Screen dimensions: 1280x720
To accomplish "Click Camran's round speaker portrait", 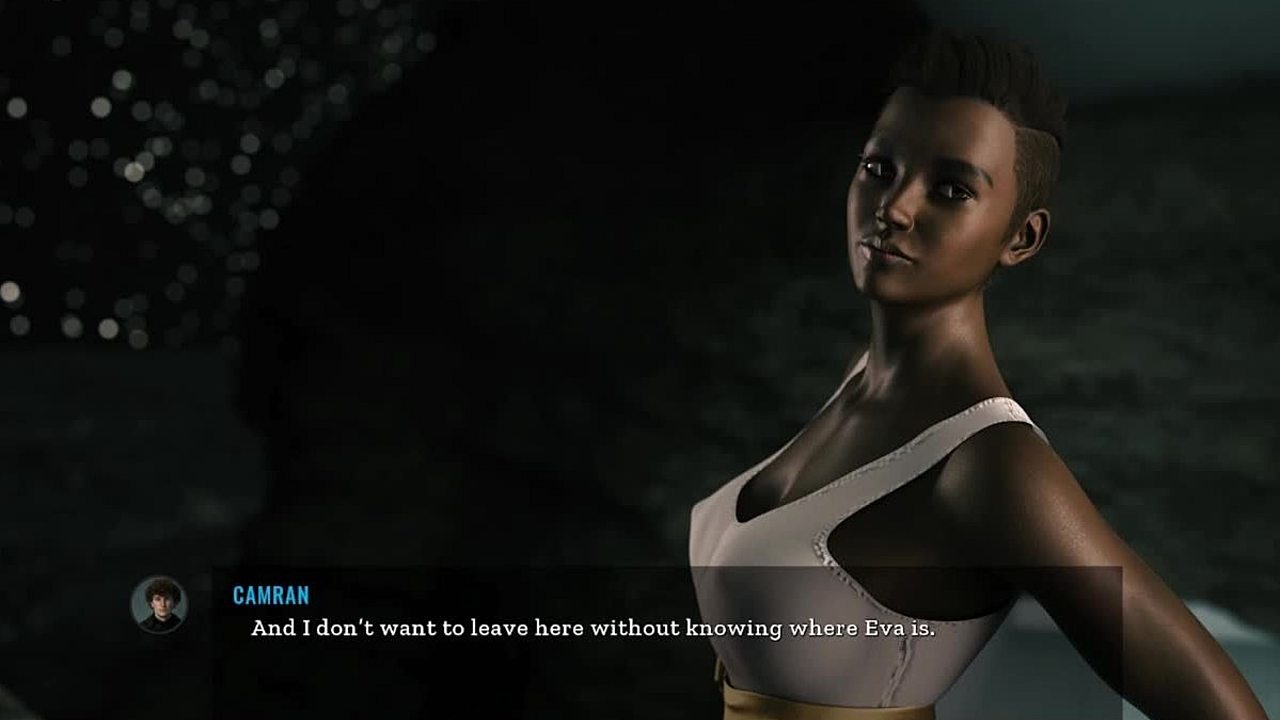I will pyautogui.click(x=159, y=604).
